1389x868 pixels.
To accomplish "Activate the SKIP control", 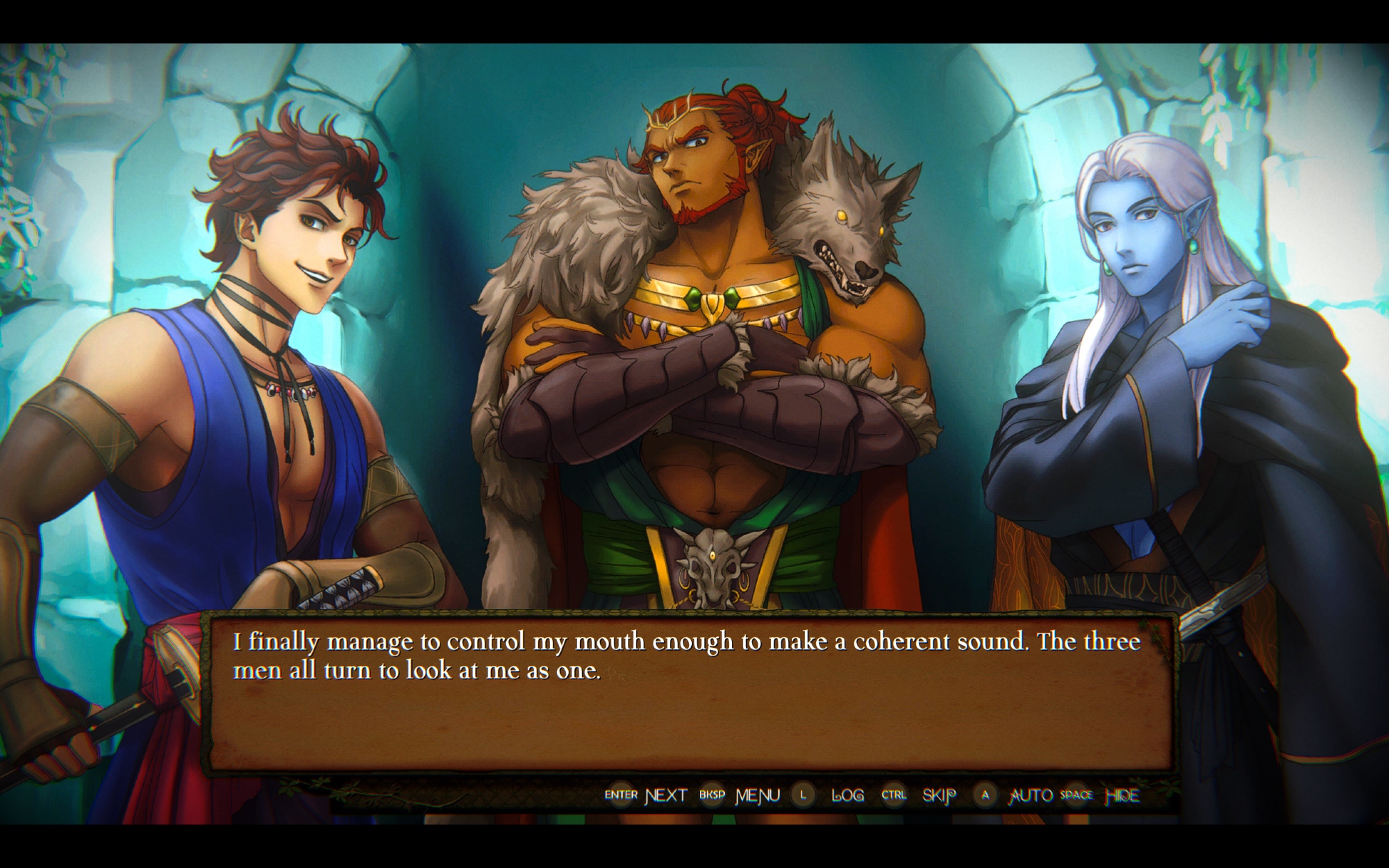I will pyautogui.click(x=938, y=795).
